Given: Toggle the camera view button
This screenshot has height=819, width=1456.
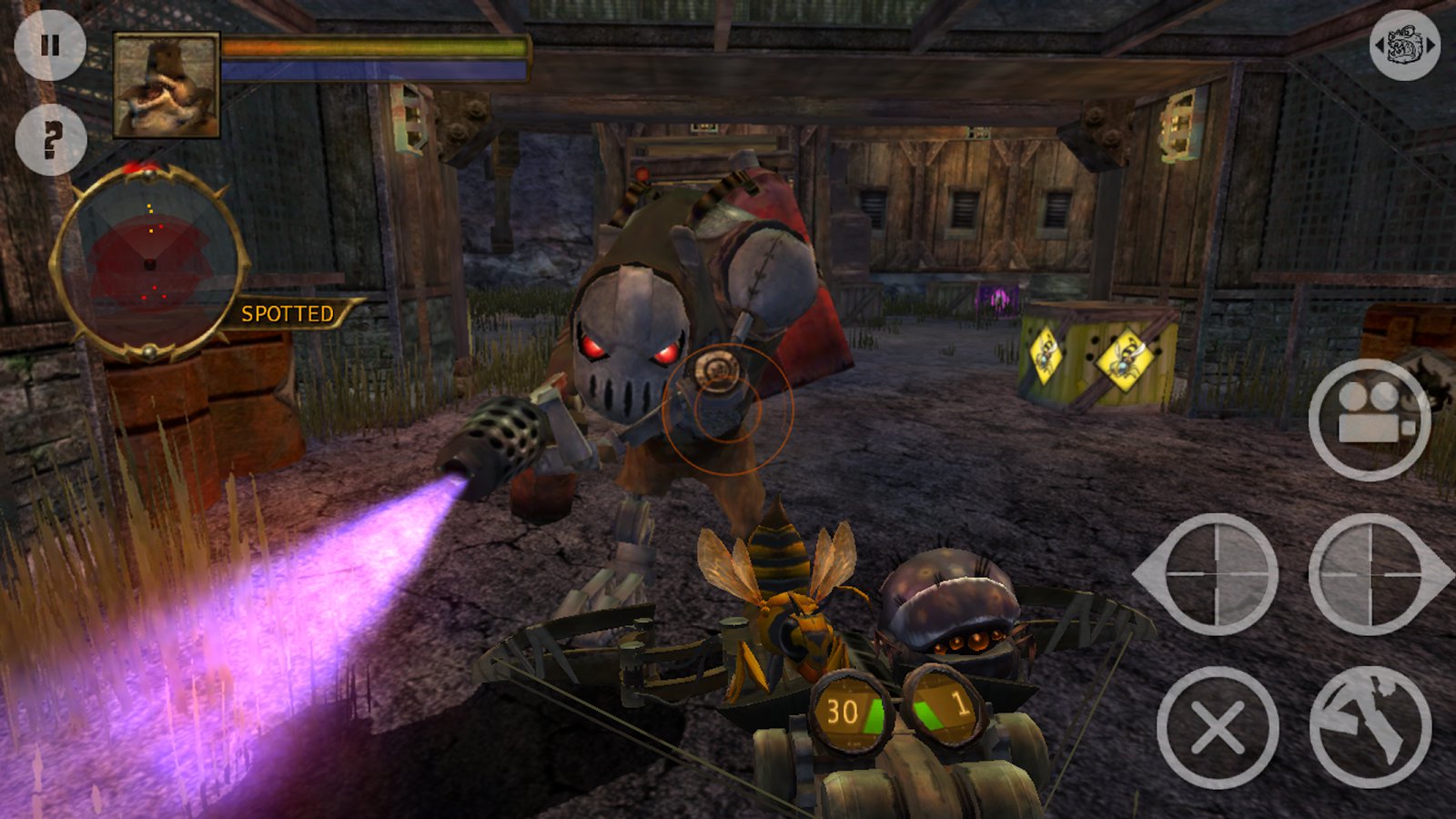Looking at the screenshot, I should pyautogui.click(x=1370, y=420).
